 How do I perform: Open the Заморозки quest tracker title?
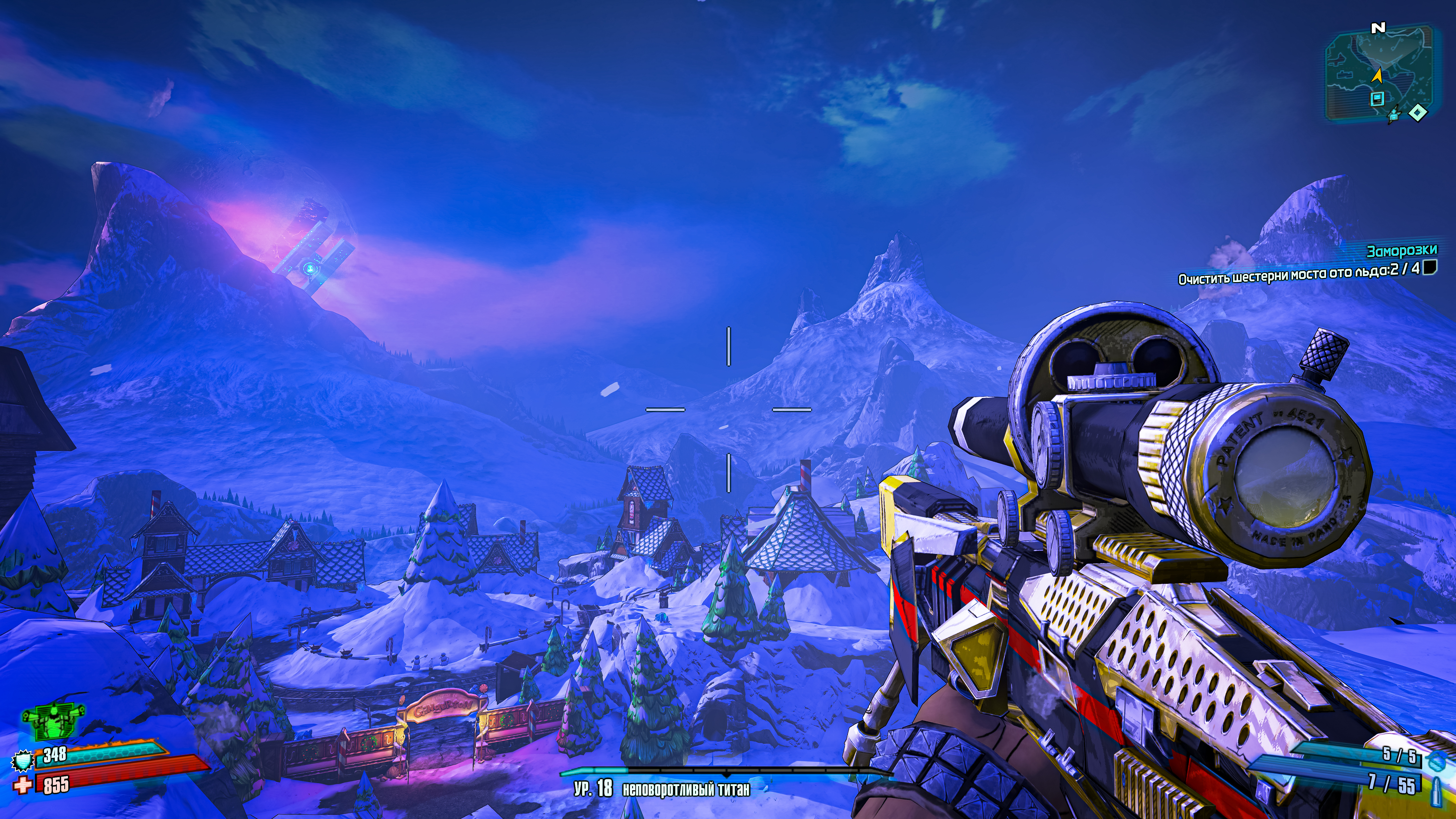(1401, 251)
